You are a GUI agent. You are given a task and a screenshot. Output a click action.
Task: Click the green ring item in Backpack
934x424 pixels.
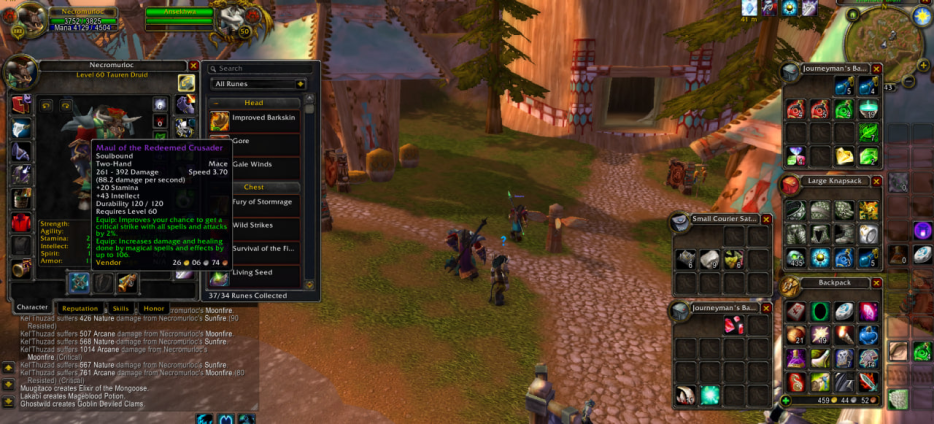[x=821, y=311]
